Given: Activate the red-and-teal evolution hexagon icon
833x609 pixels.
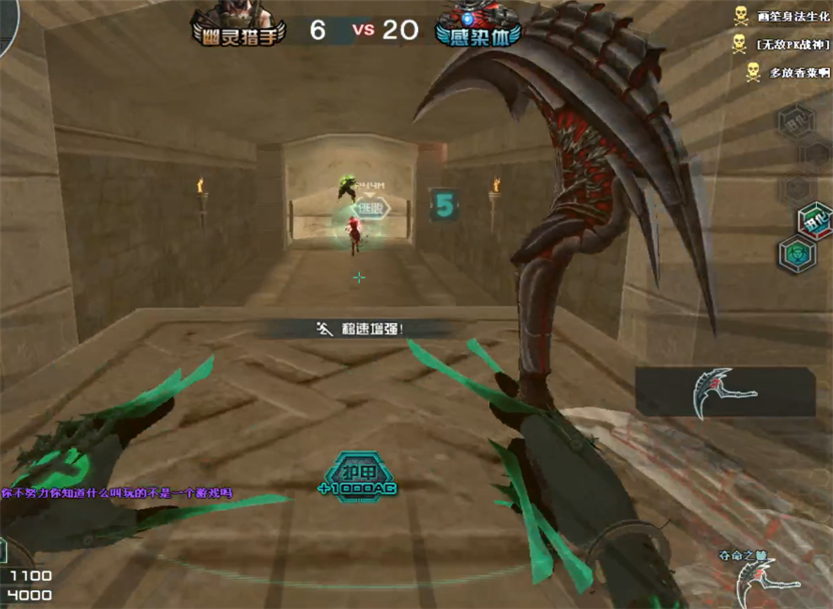Looking at the screenshot, I should point(813,221).
